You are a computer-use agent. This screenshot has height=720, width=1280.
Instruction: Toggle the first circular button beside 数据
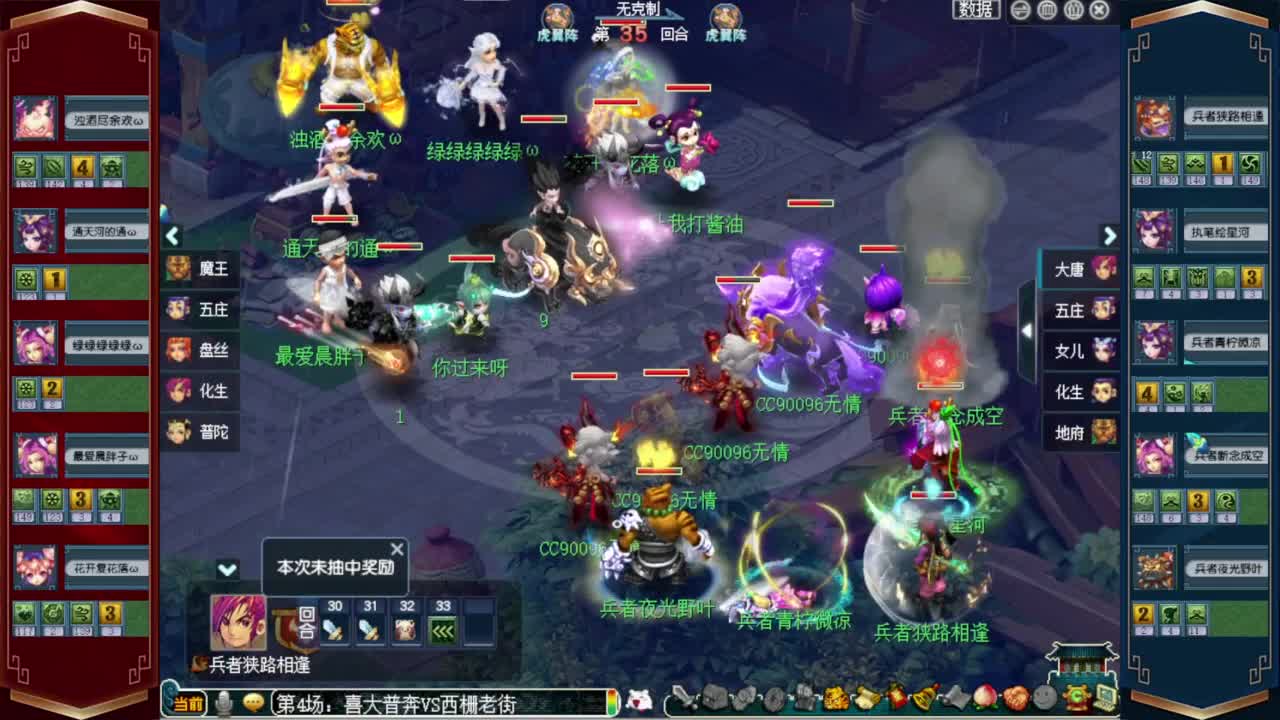(1019, 9)
